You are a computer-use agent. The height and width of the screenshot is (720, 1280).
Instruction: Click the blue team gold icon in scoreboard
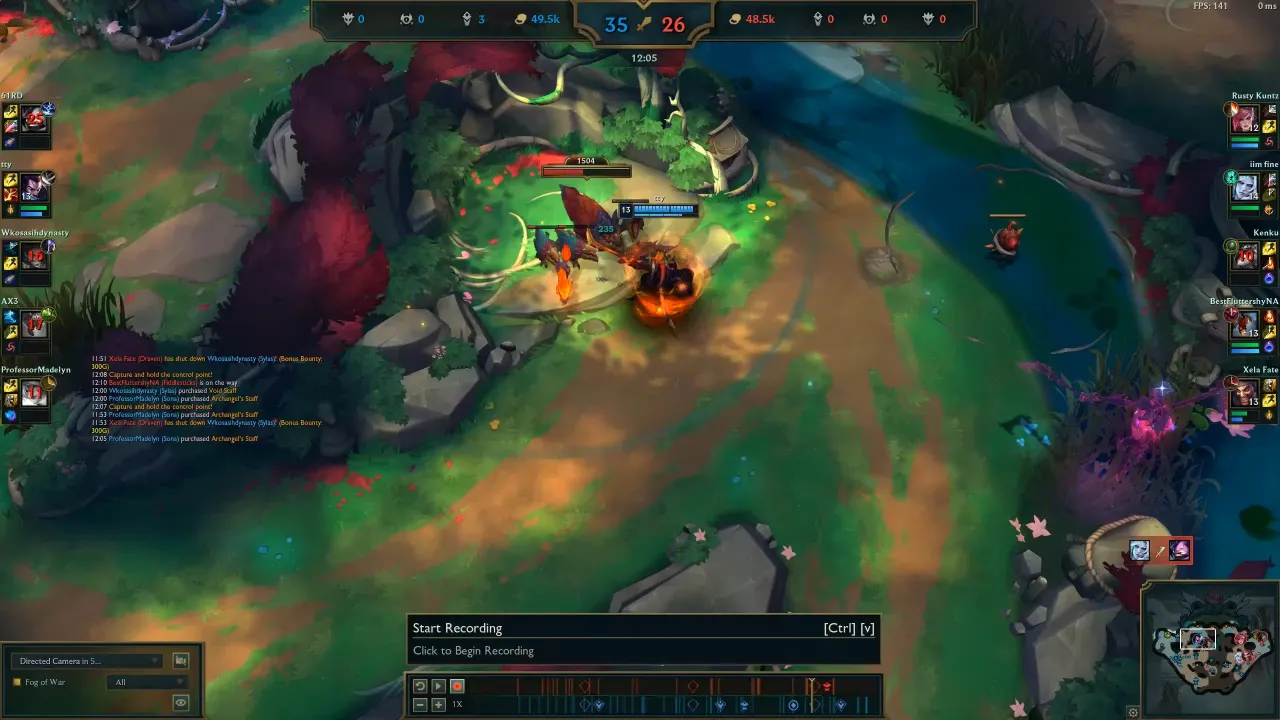point(520,18)
